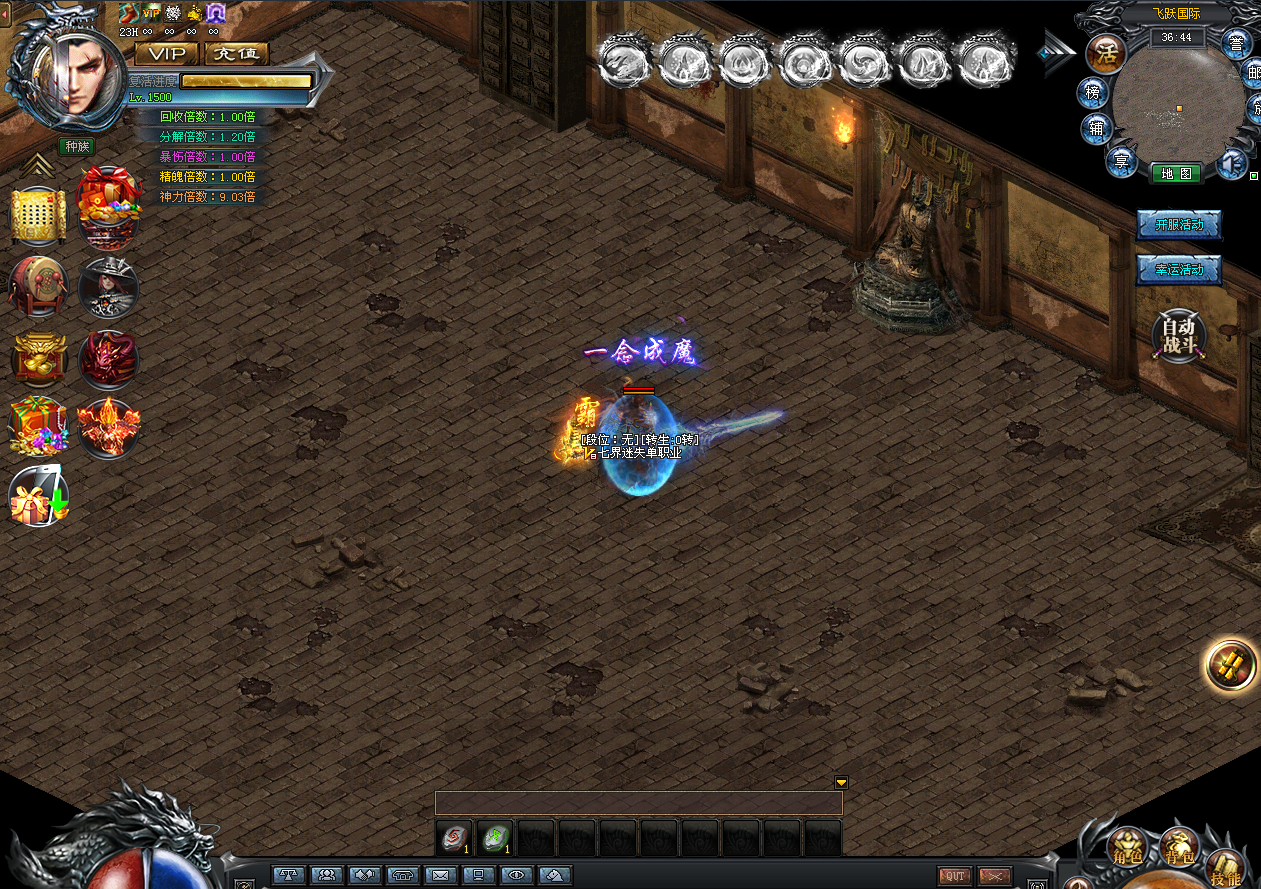1261x889 pixels.
Task: Open the 地图 map button
Action: [x=1176, y=173]
